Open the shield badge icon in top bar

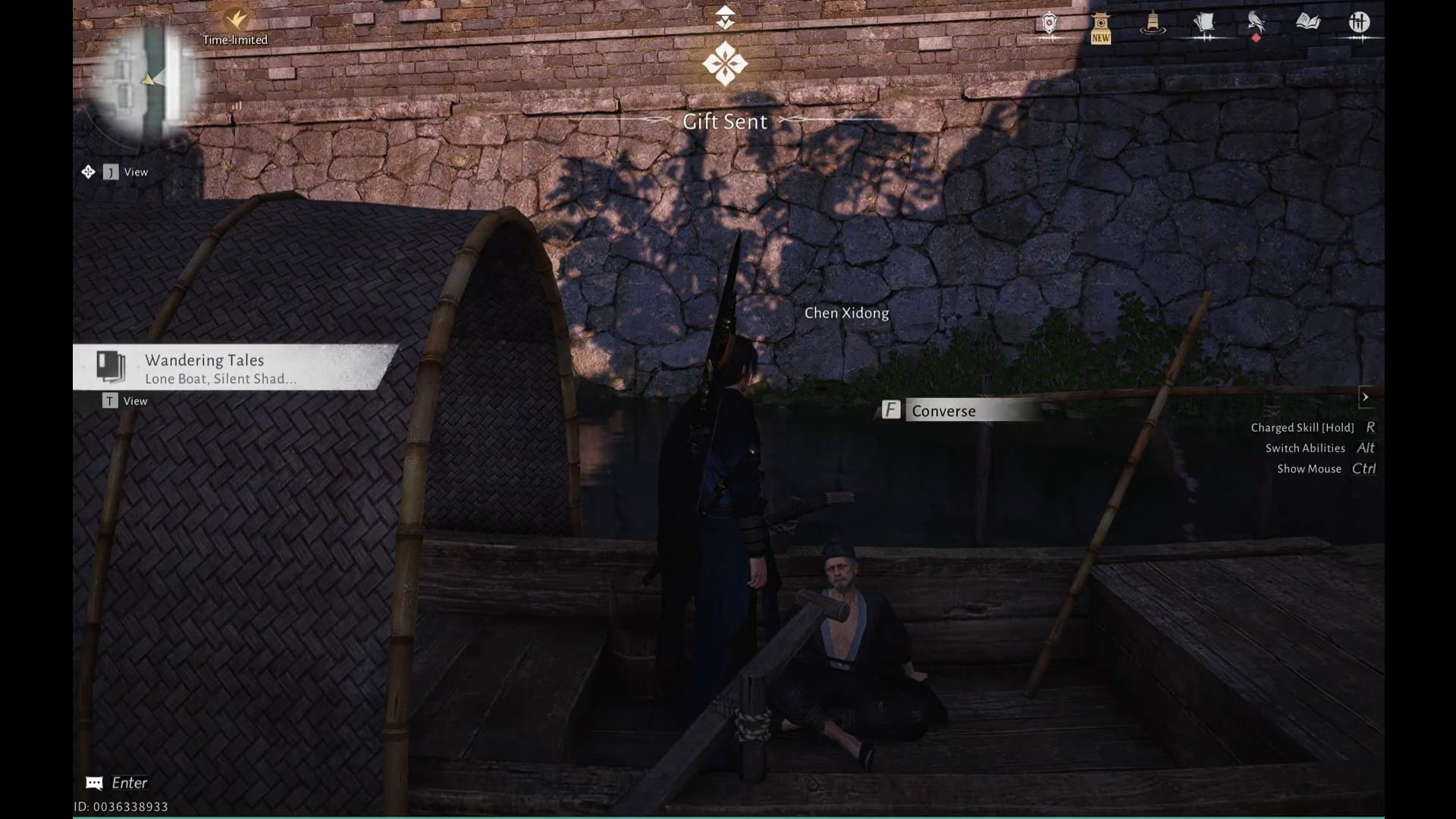(1049, 24)
